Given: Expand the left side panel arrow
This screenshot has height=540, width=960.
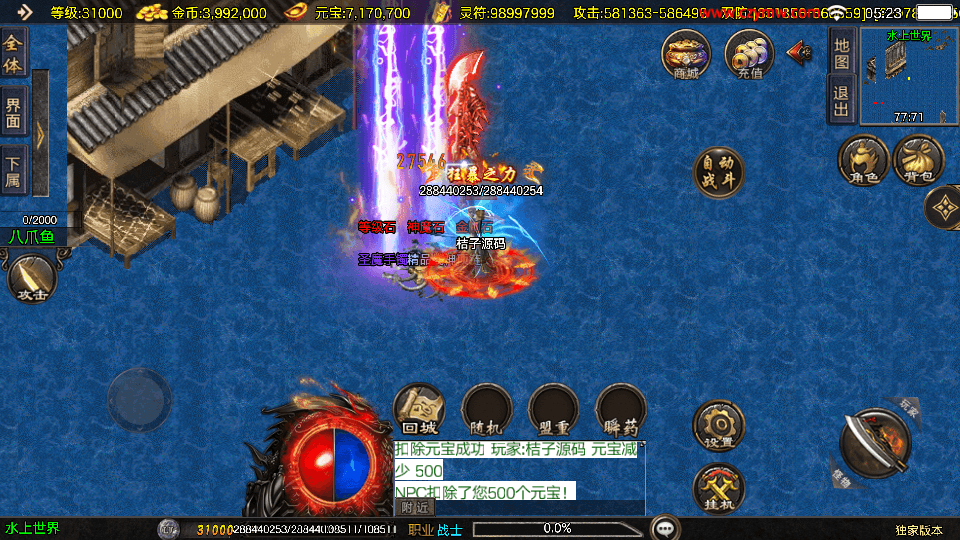Looking at the screenshot, I should [40, 132].
